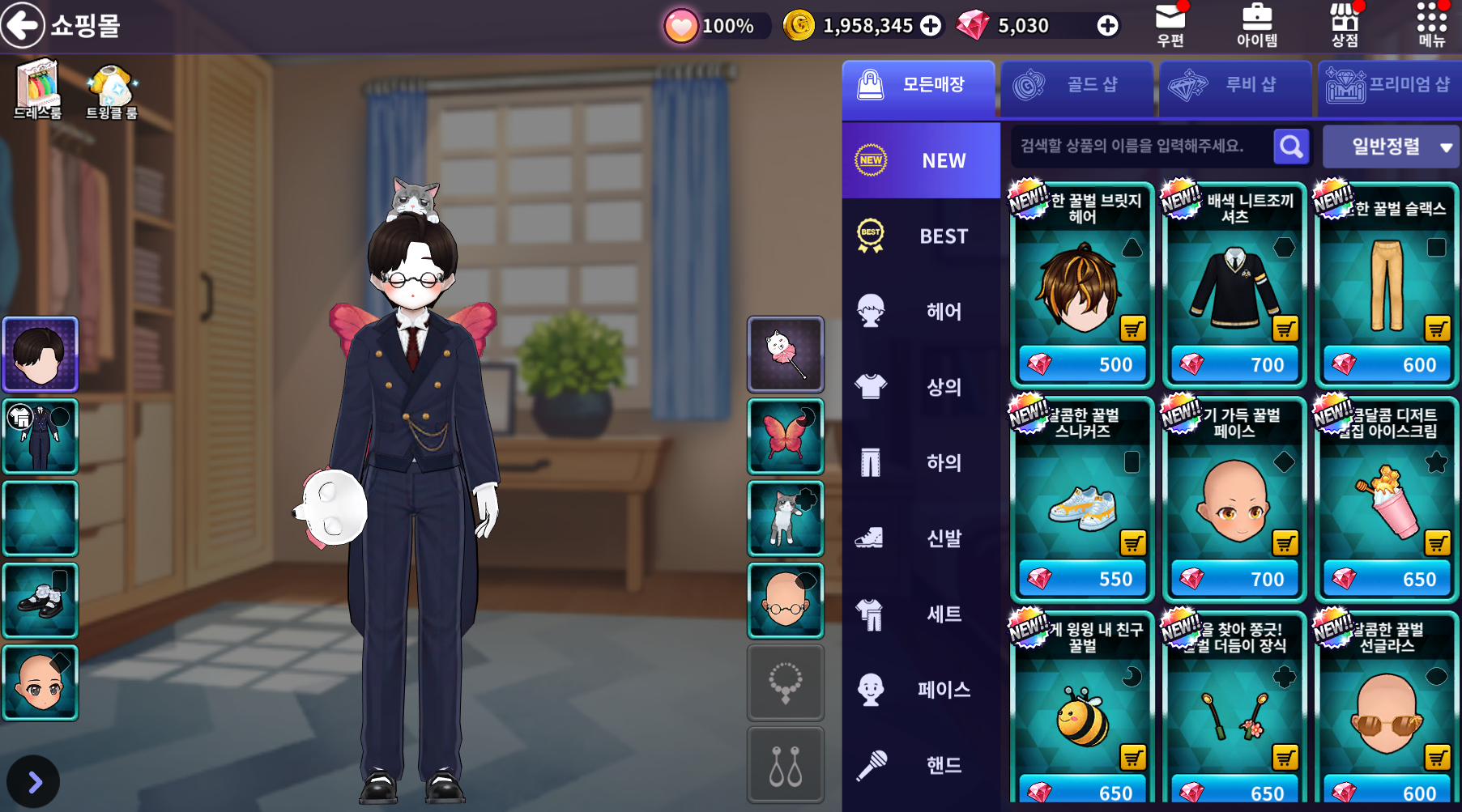Switch to the 프리미엄 샵 tab

coord(1390,85)
